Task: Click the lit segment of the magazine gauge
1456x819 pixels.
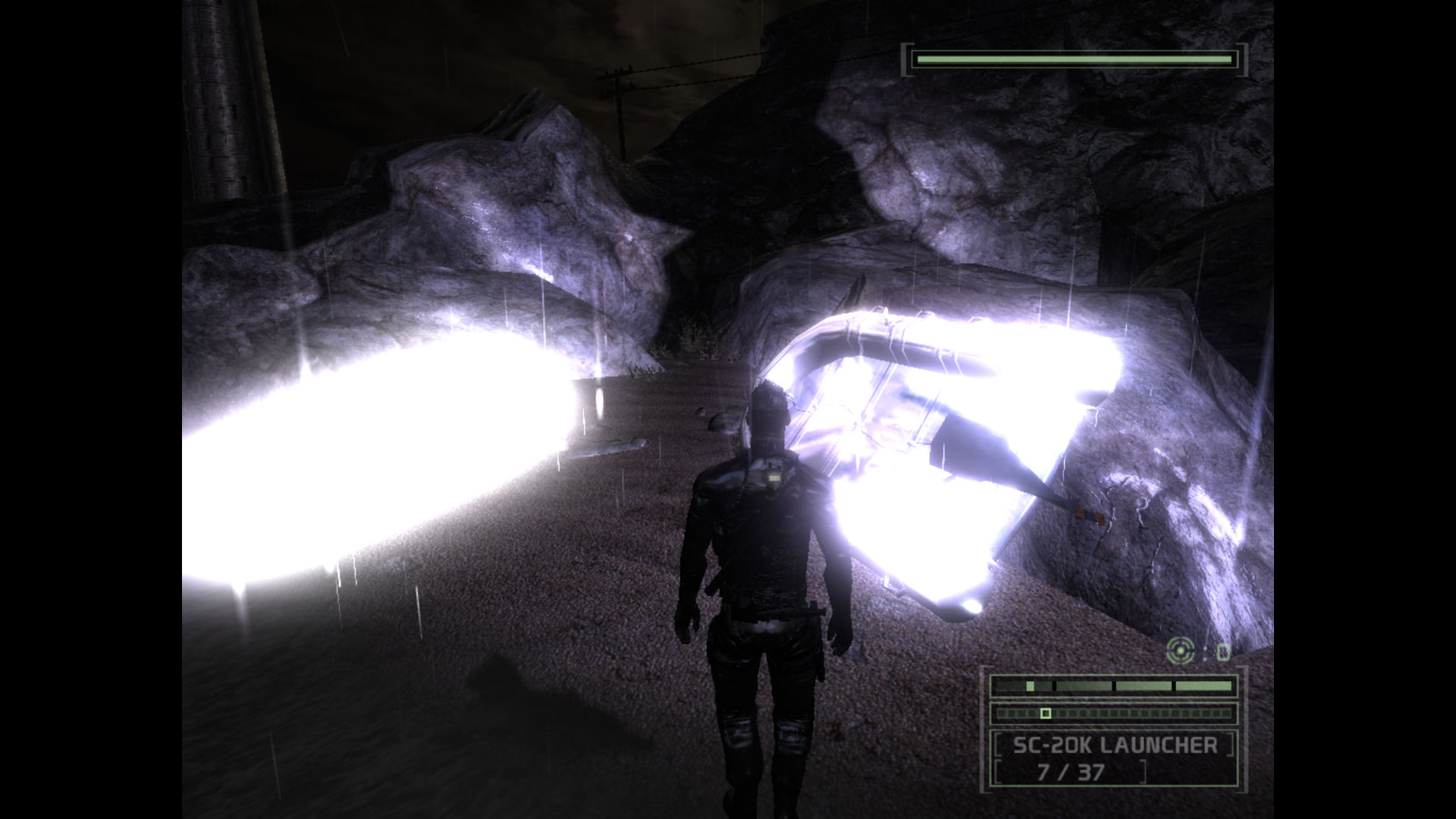Action: (1030, 686)
